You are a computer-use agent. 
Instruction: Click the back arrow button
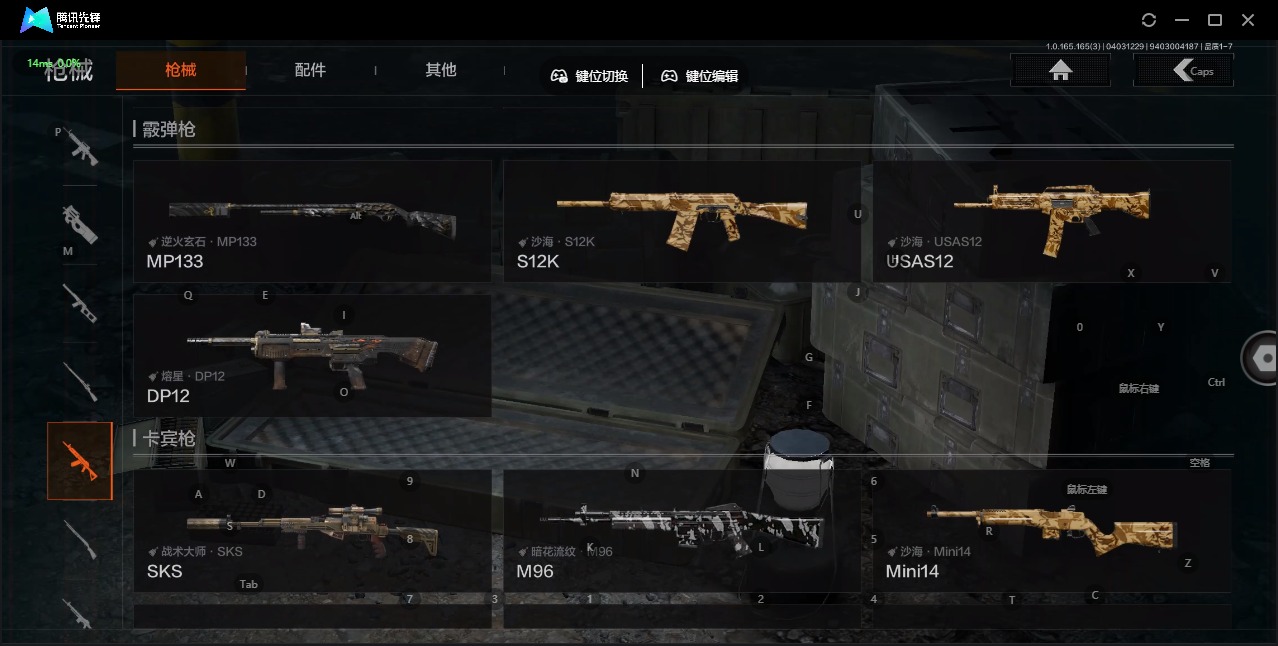click(x=1183, y=70)
